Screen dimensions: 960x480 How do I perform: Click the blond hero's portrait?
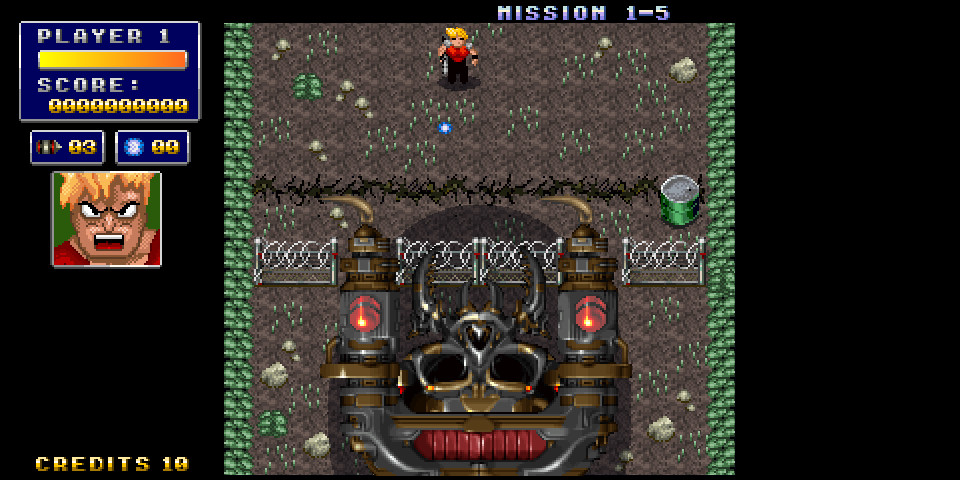106,219
